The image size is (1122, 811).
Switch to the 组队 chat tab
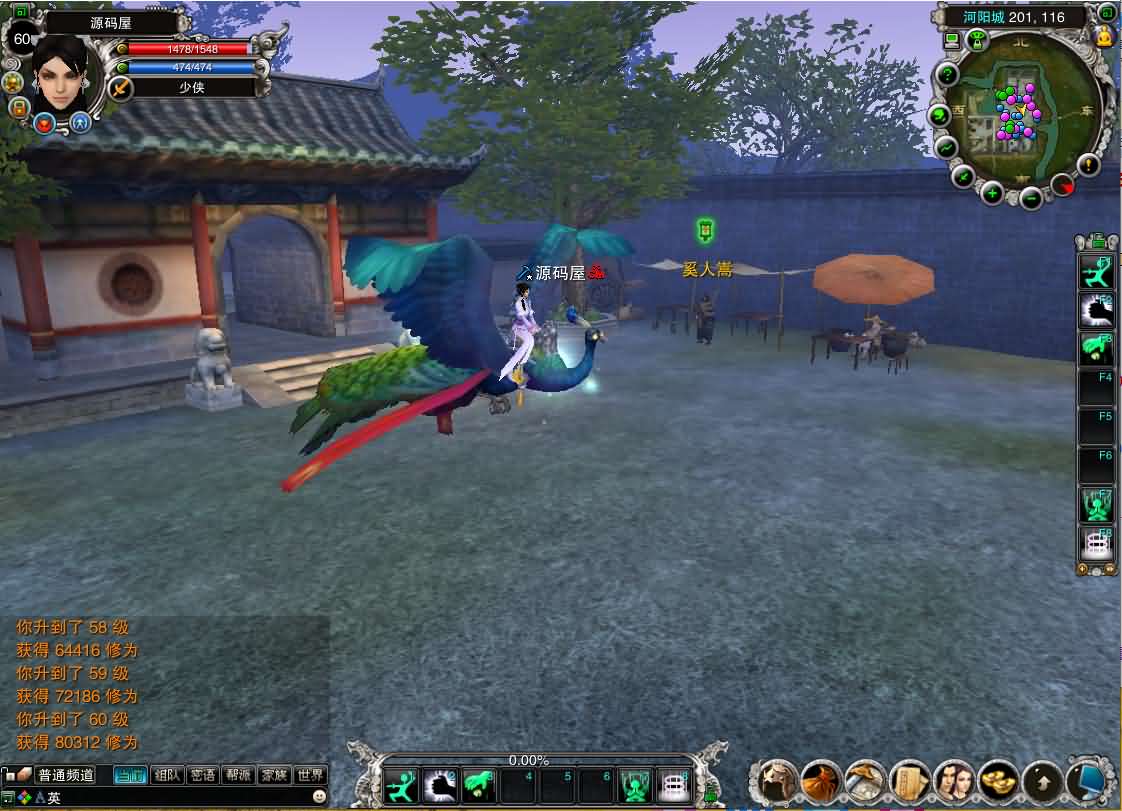point(168,775)
